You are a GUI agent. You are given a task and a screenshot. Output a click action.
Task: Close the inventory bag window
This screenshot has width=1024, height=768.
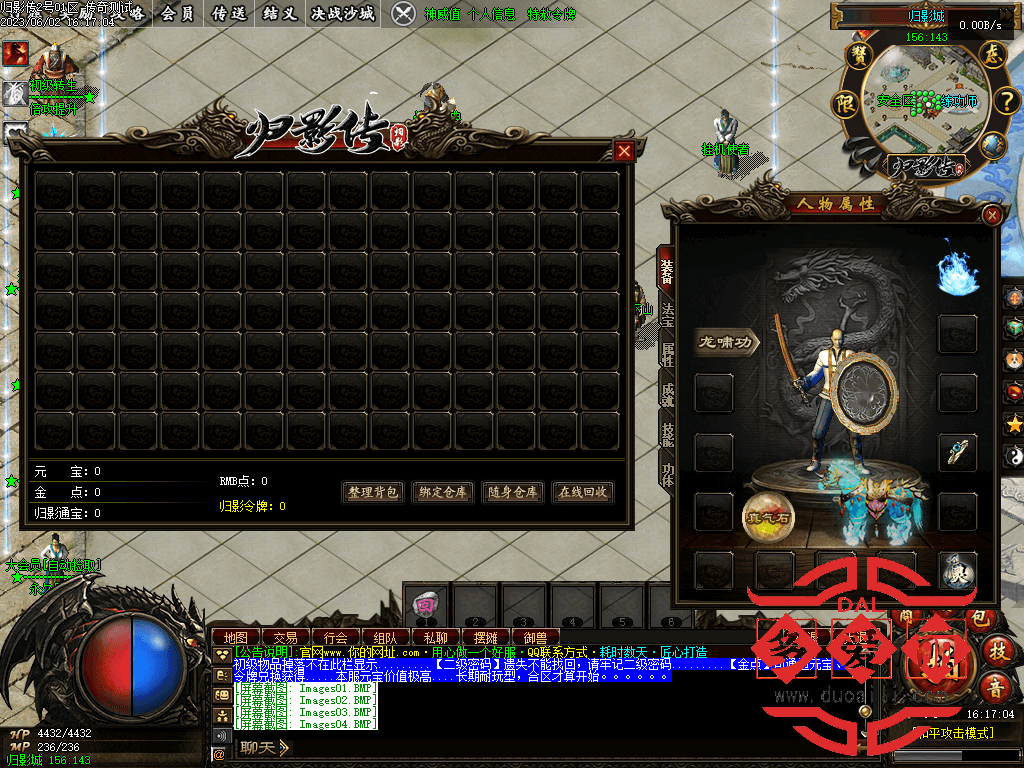point(625,151)
